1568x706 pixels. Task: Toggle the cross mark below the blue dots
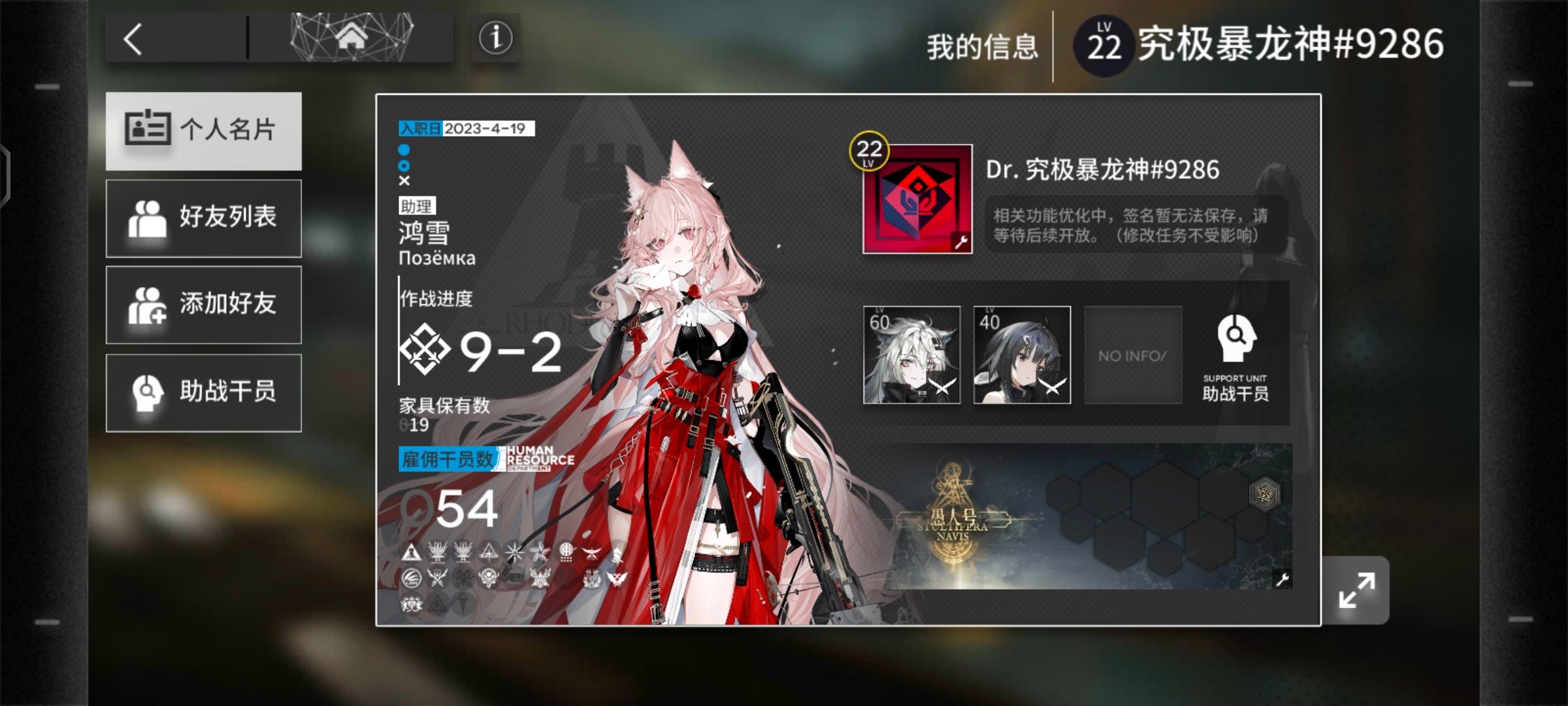(x=405, y=181)
